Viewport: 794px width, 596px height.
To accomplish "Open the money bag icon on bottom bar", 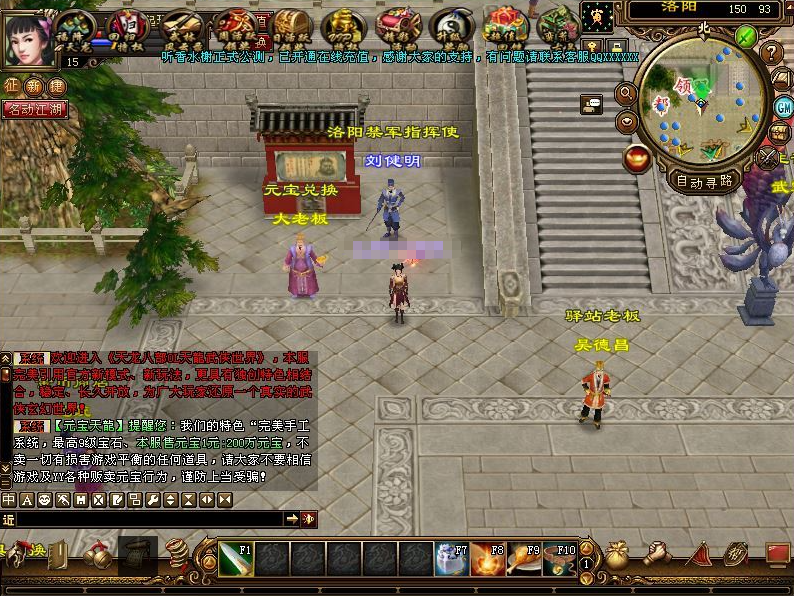I will pyautogui.click(x=617, y=555).
